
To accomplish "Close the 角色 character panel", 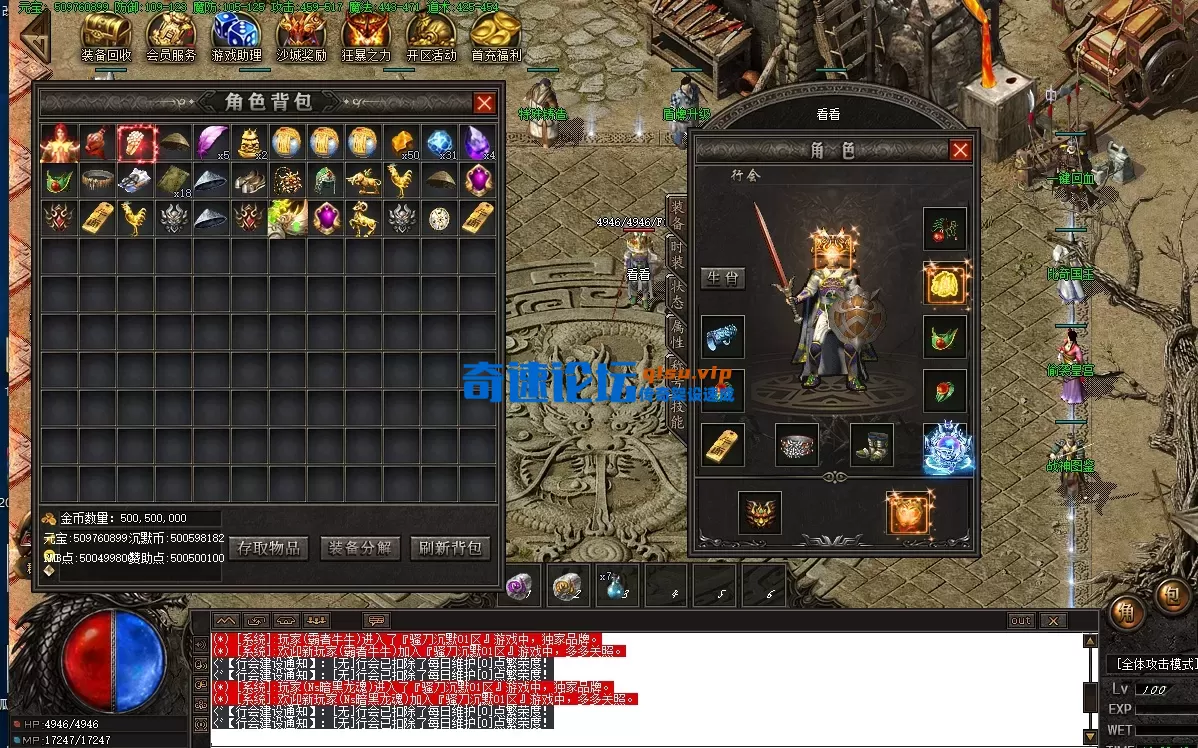I will coord(960,151).
